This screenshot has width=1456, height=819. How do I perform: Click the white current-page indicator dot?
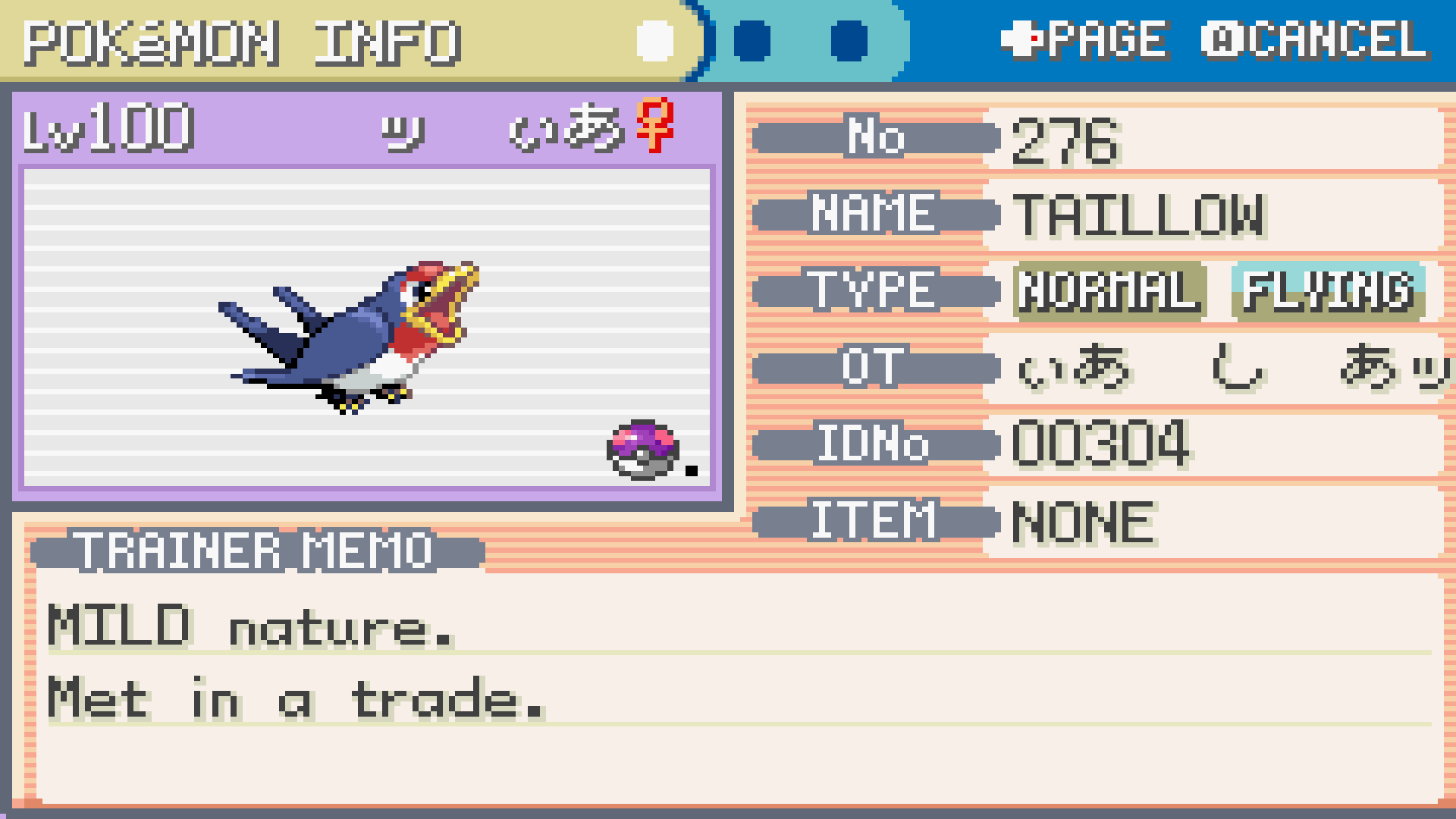(655, 41)
